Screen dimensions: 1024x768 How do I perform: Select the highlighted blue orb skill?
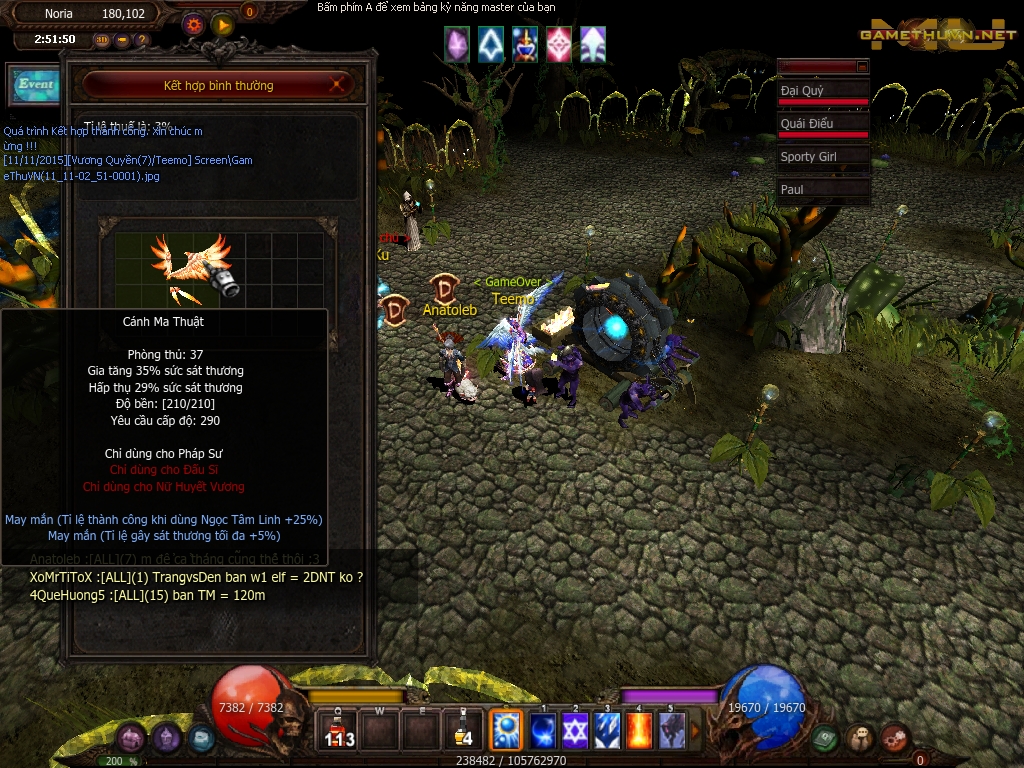click(505, 731)
